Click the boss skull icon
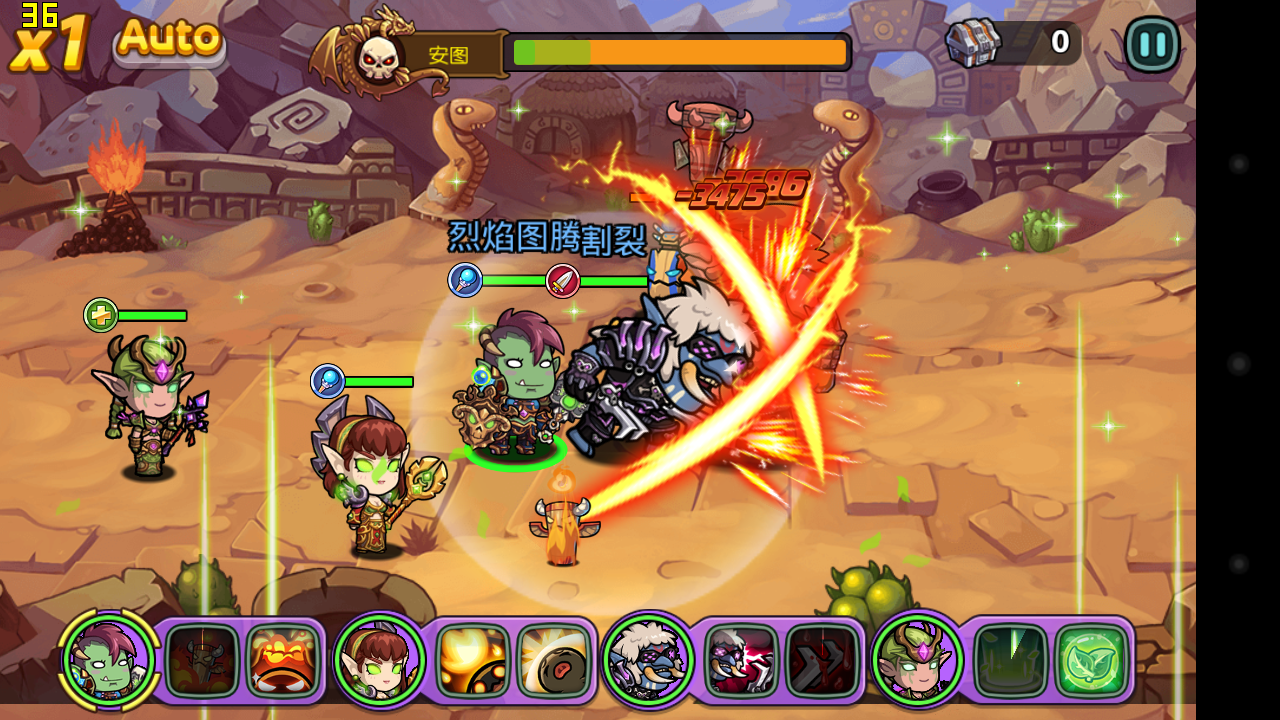This screenshot has width=1280, height=720. click(x=378, y=57)
